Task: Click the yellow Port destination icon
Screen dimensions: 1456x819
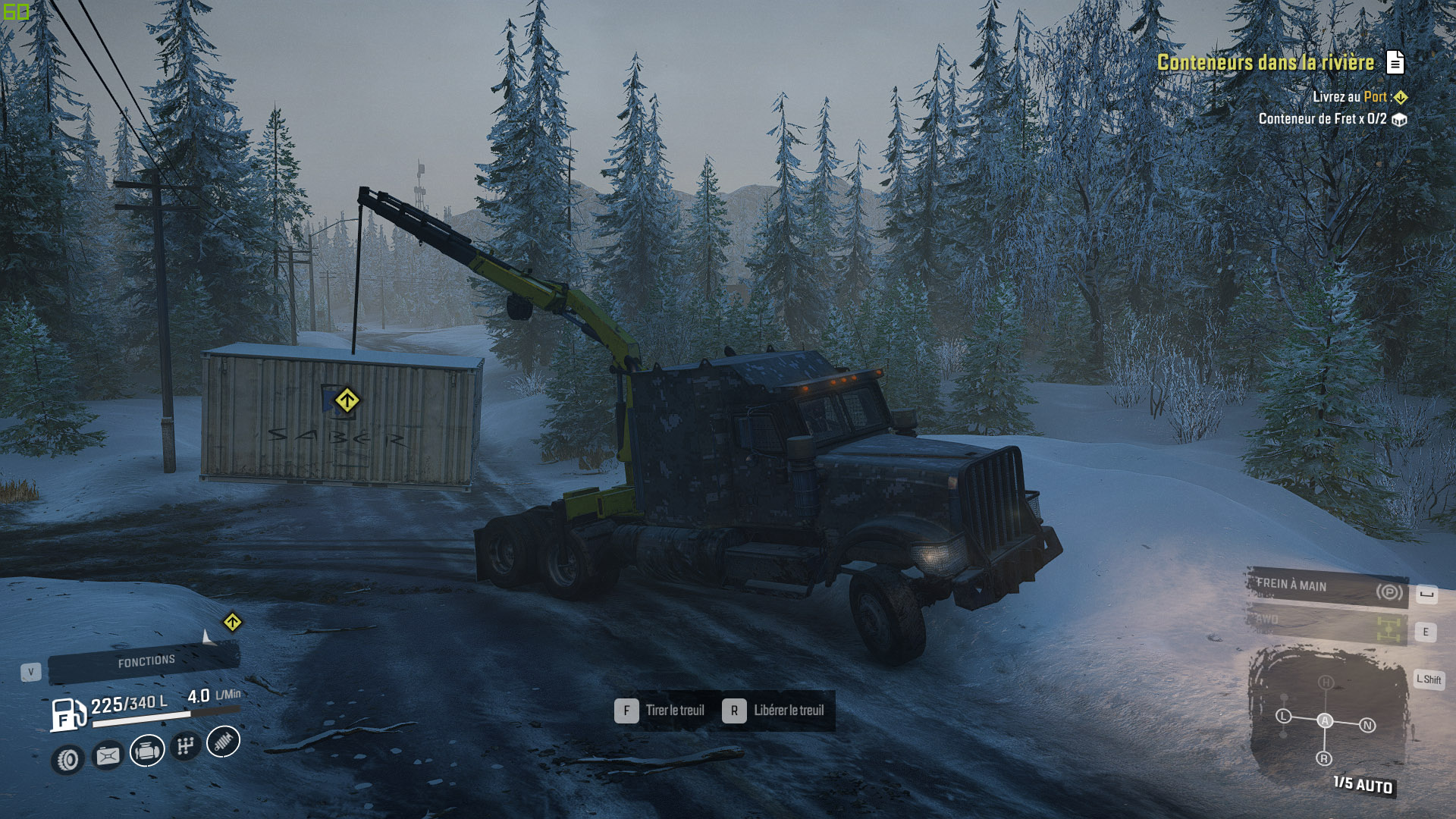Action: tap(1401, 98)
